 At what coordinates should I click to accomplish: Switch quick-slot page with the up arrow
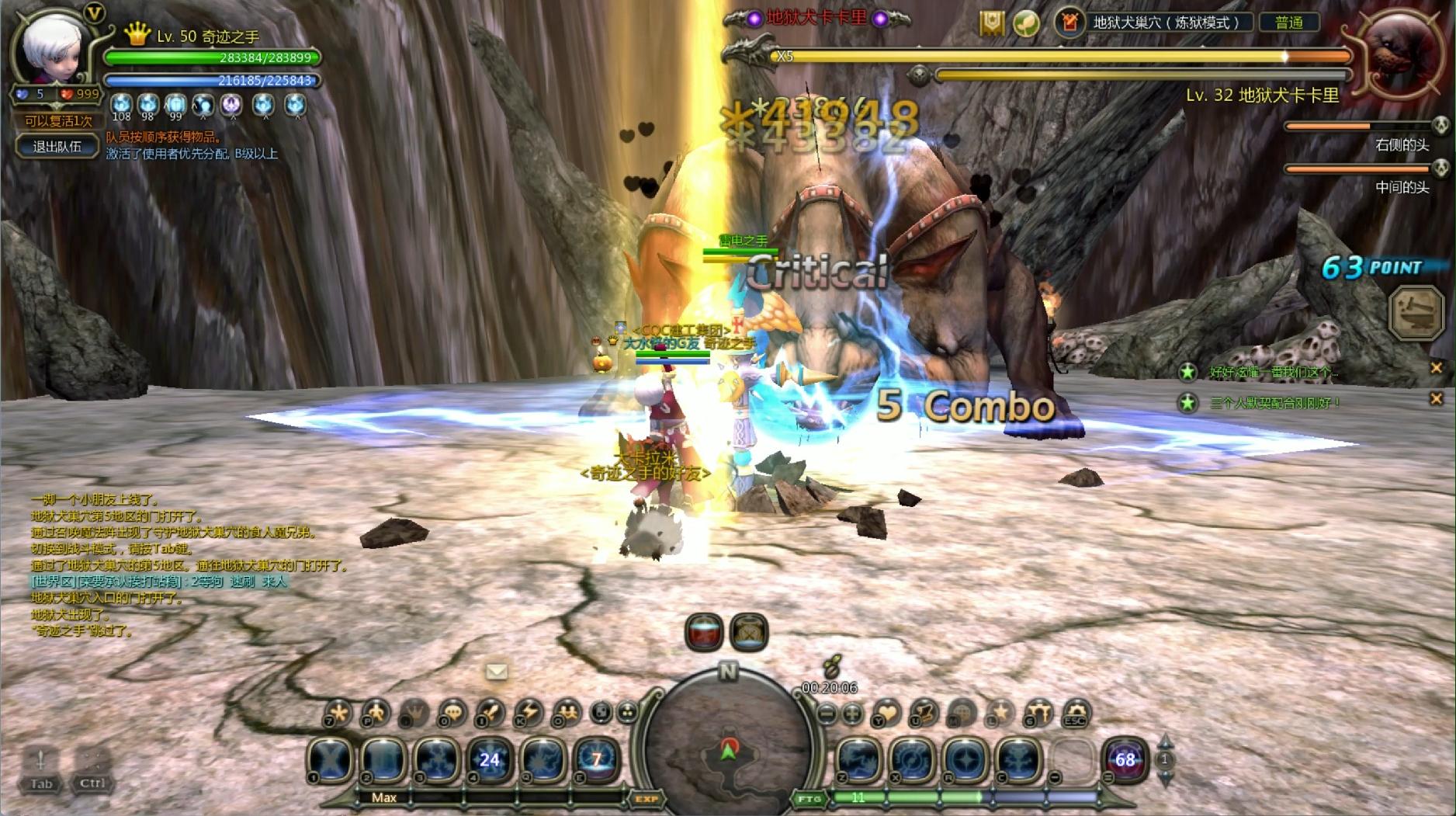1164,741
